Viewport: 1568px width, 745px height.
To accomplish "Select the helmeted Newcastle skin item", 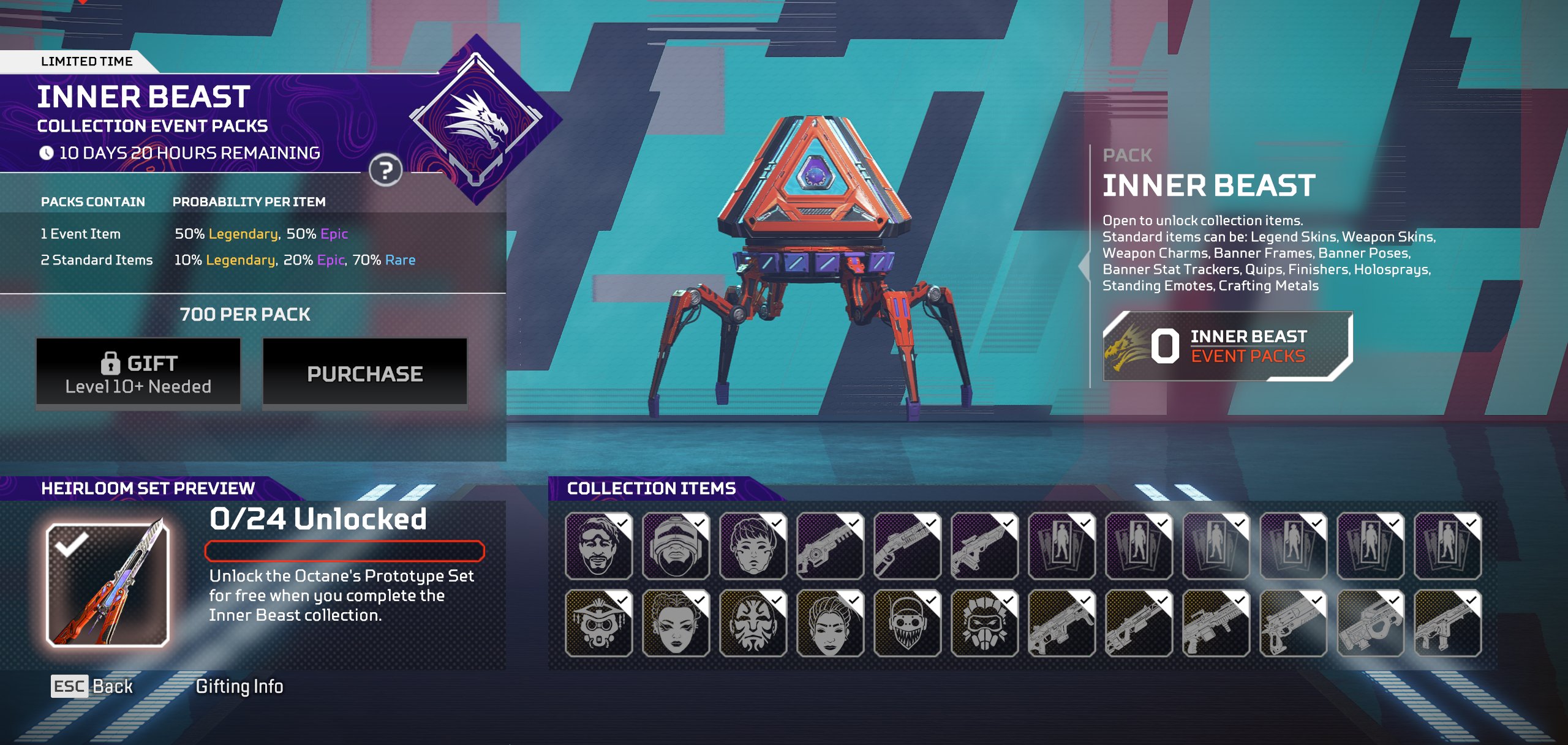I will (676, 546).
